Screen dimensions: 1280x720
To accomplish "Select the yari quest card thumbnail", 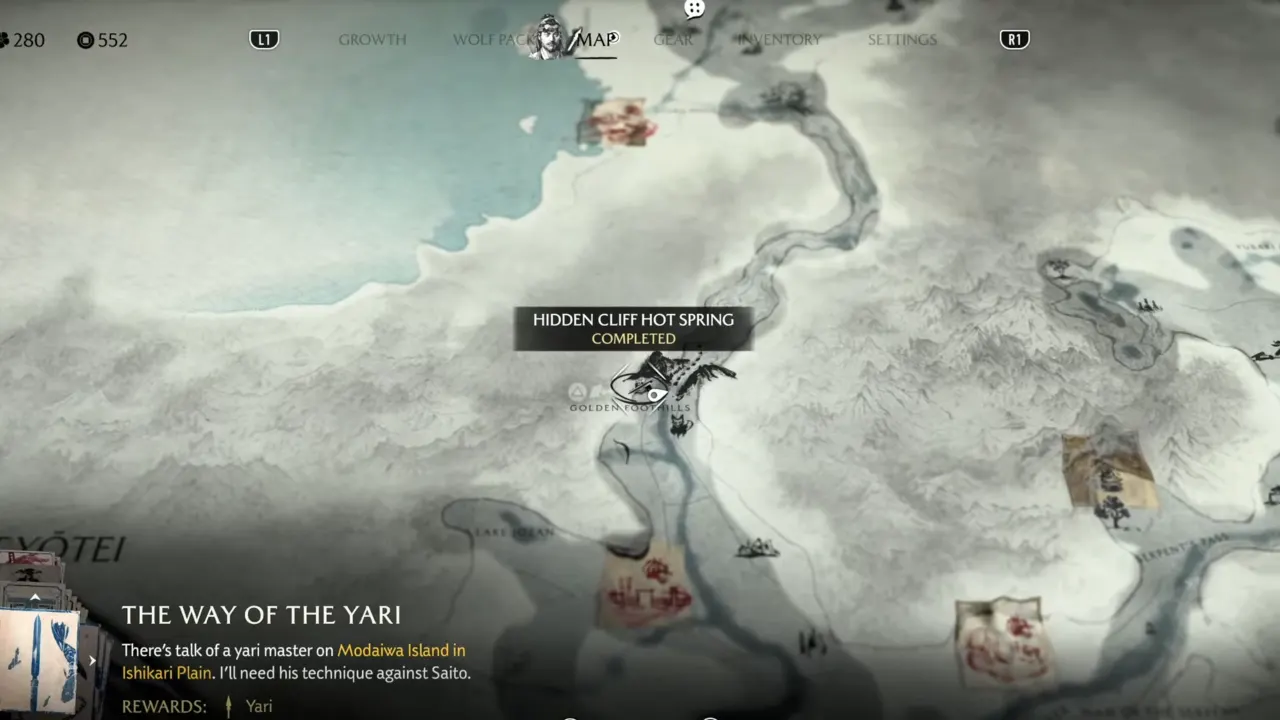I will point(39,659).
